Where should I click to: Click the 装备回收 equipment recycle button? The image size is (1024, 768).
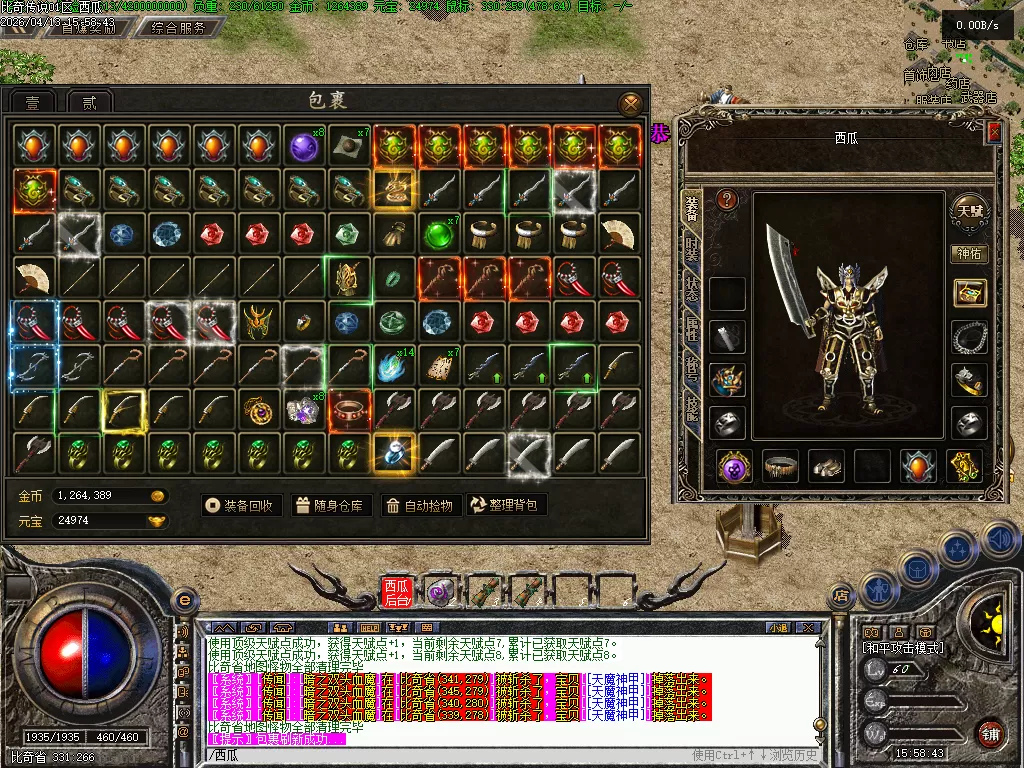tap(240, 505)
